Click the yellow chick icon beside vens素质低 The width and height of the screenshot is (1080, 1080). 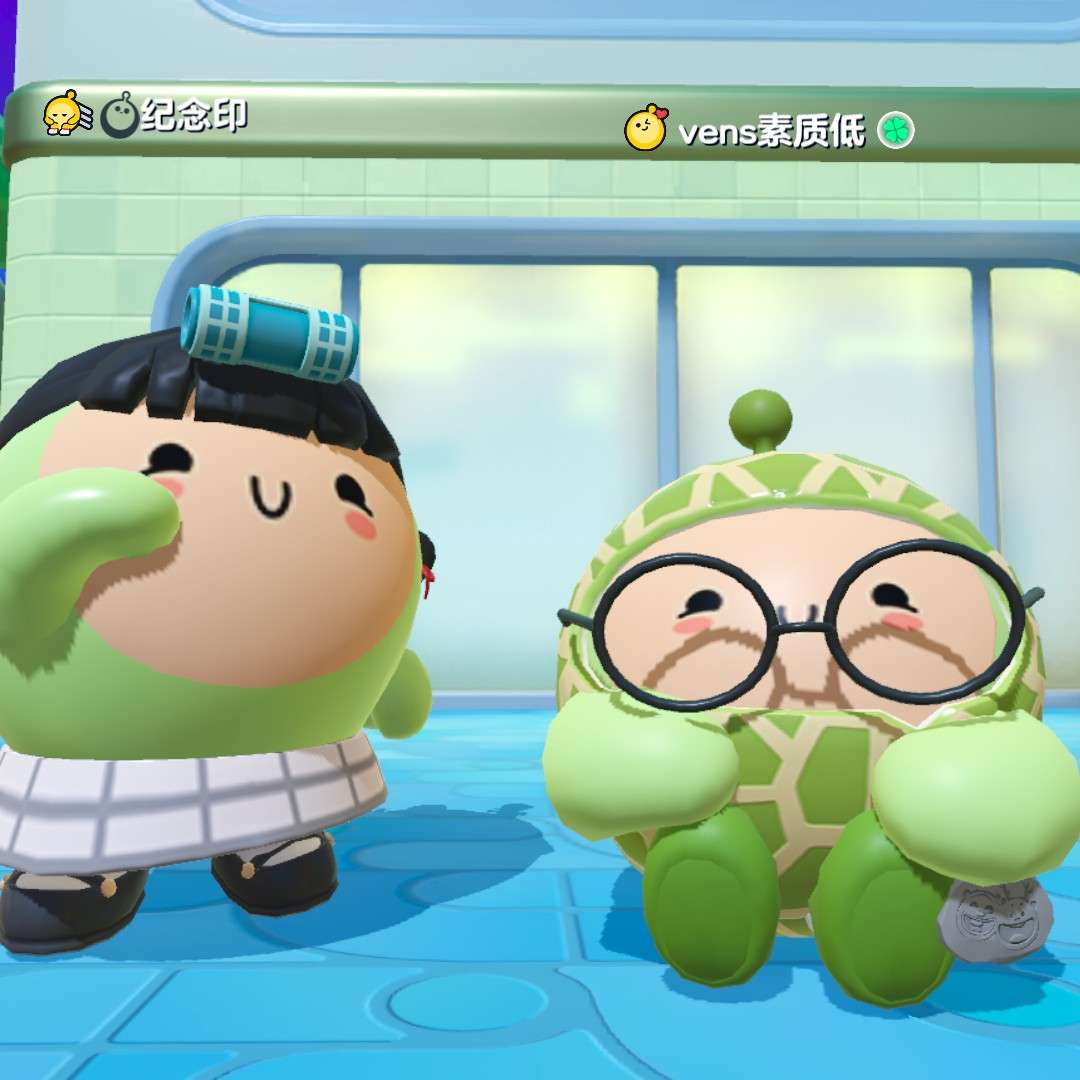tap(645, 128)
